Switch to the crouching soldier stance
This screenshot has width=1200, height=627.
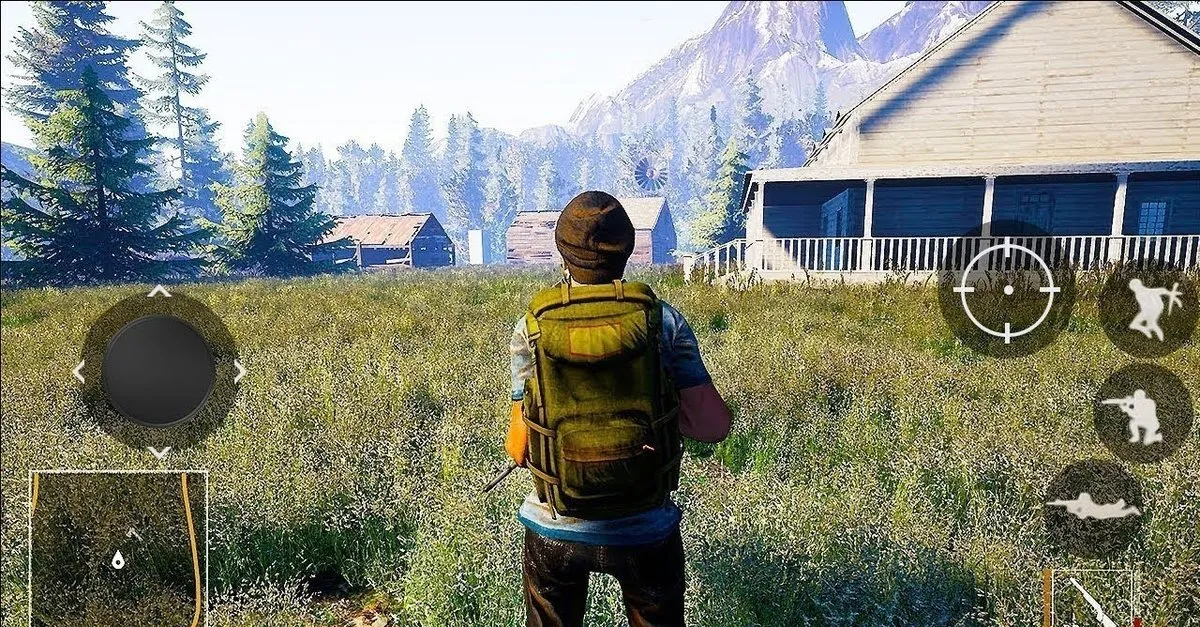tap(1140, 412)
